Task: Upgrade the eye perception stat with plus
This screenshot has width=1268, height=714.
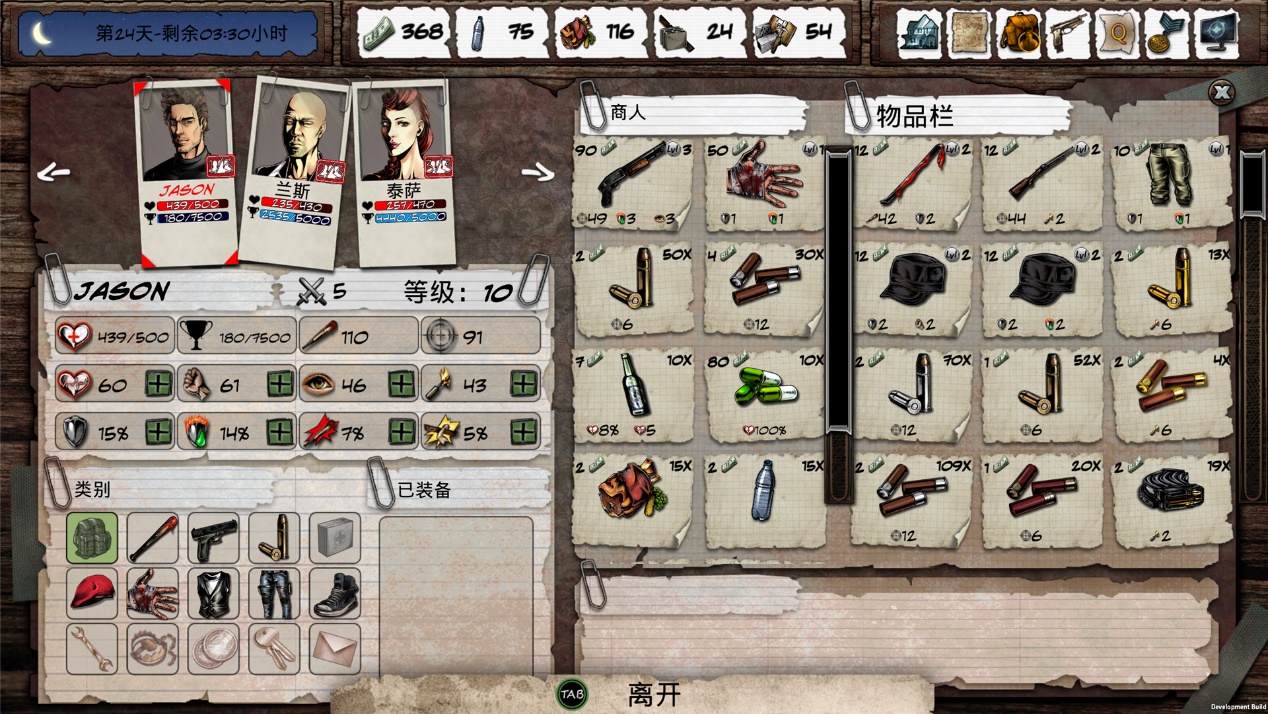Action: 401,383
